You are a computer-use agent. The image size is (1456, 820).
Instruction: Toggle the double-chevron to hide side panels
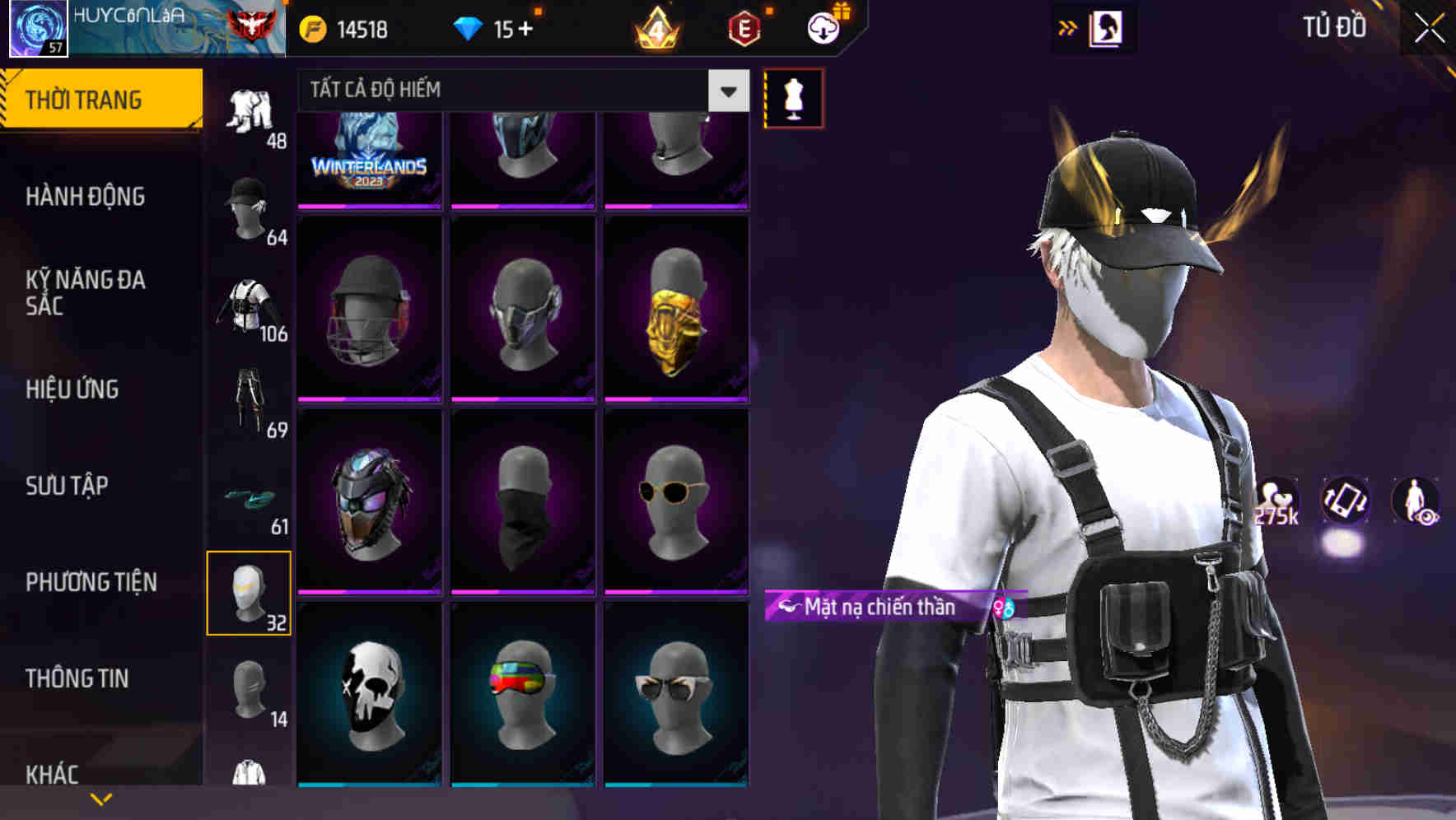click(x=1069, y=27)
